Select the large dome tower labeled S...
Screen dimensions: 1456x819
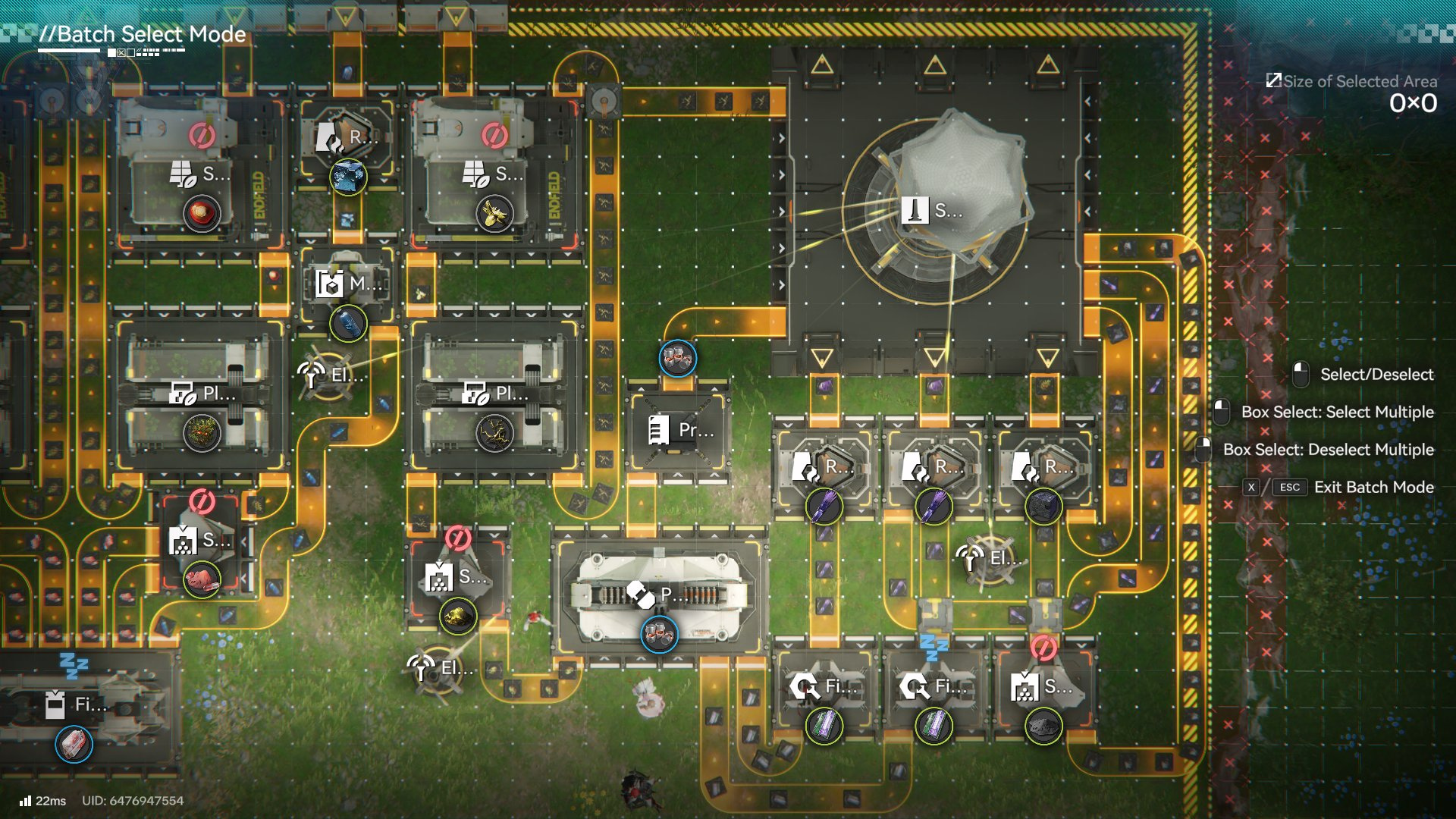933,210
